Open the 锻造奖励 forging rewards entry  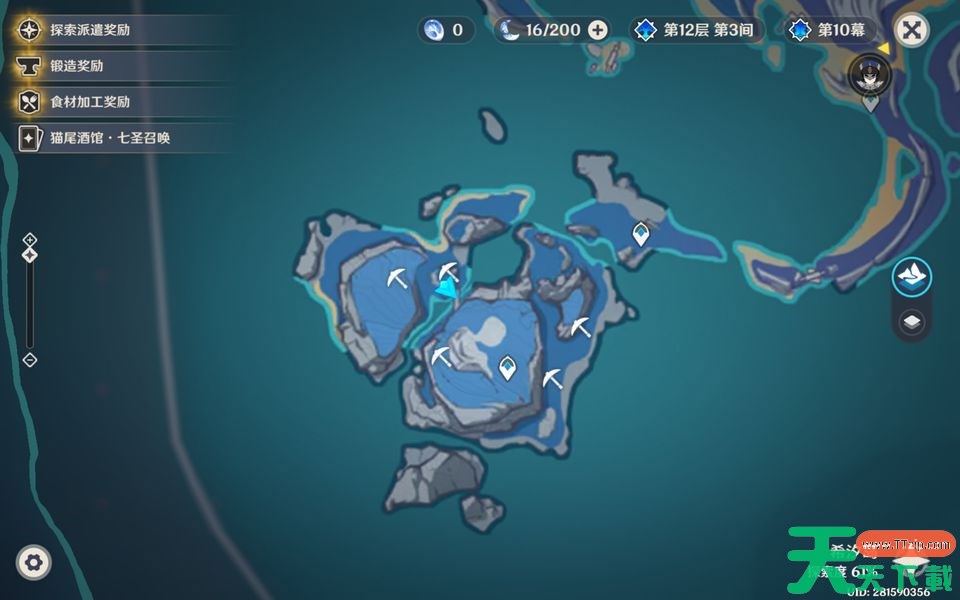76,66
